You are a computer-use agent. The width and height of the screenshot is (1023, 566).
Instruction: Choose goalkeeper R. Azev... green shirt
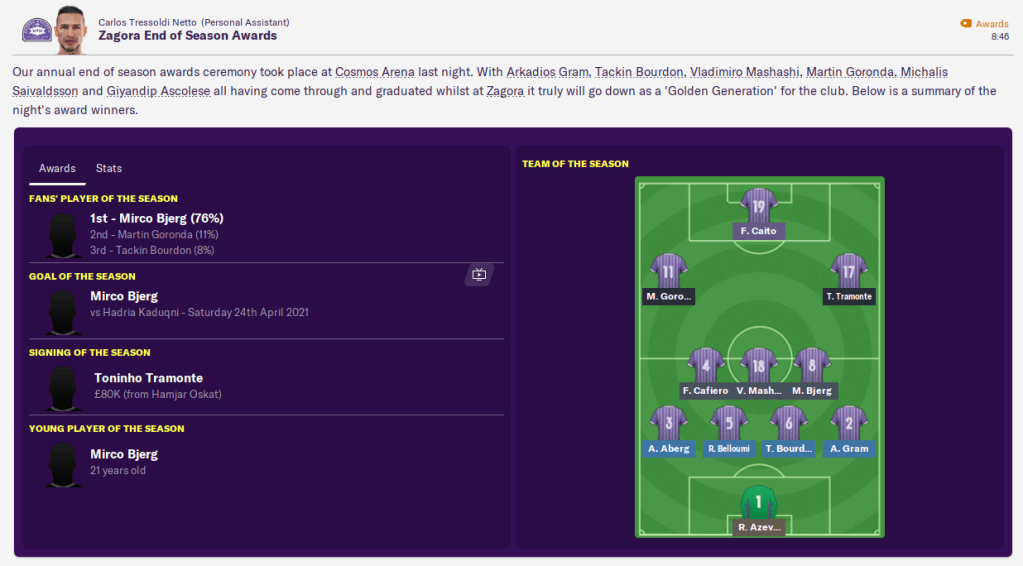[758, 503]
